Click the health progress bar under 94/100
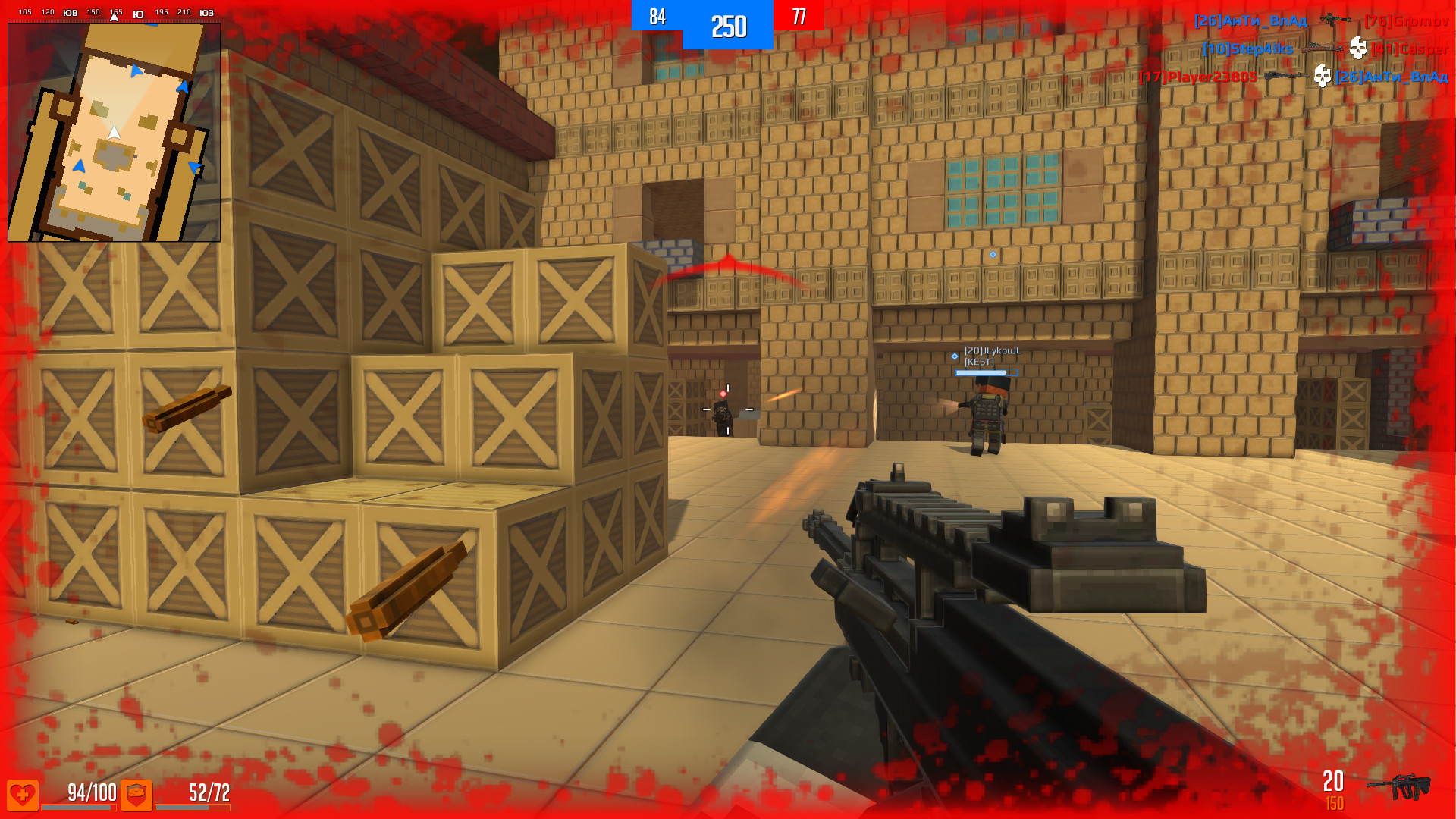Screen dimensions: 1456x819 [78, 807]
